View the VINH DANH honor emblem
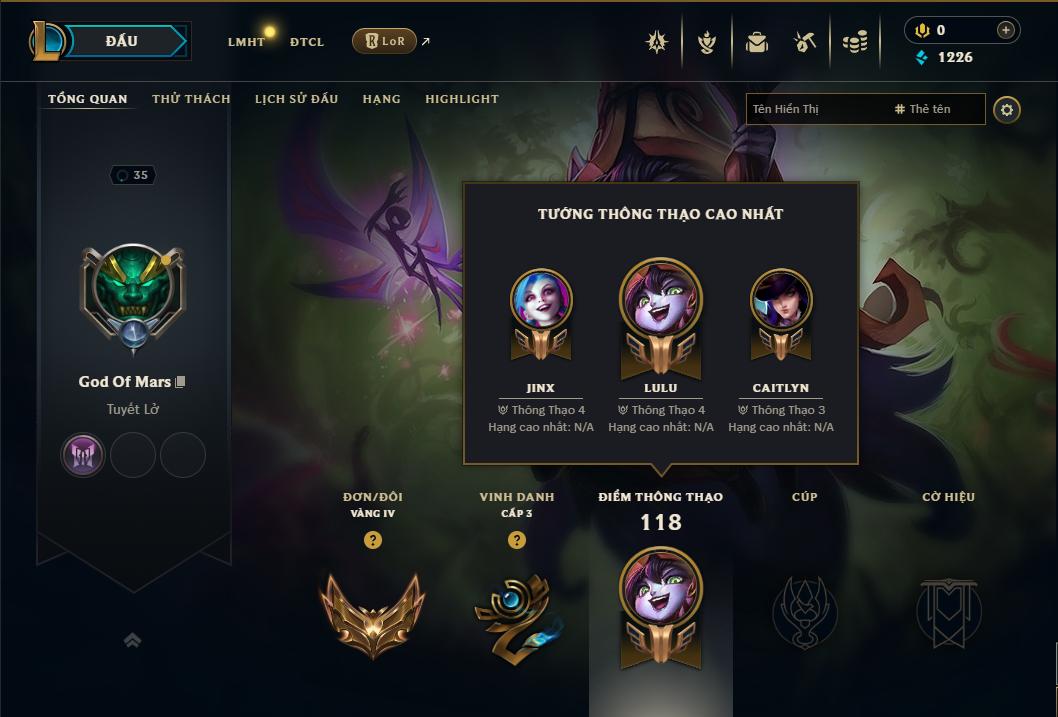Viewport: 1058px width, 717px height. point(516,612)
